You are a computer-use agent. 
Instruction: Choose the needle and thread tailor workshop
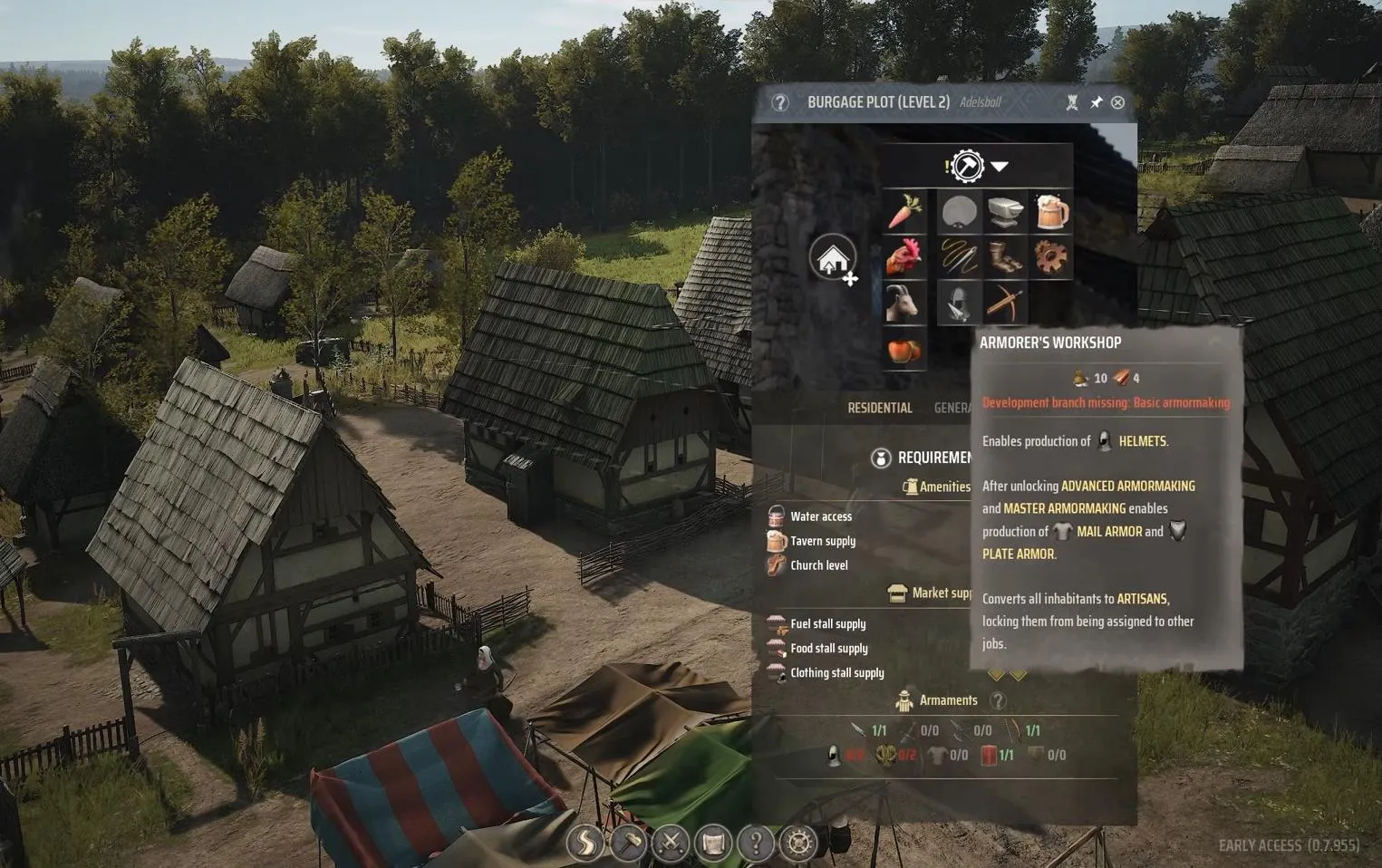tap(959, 257)
